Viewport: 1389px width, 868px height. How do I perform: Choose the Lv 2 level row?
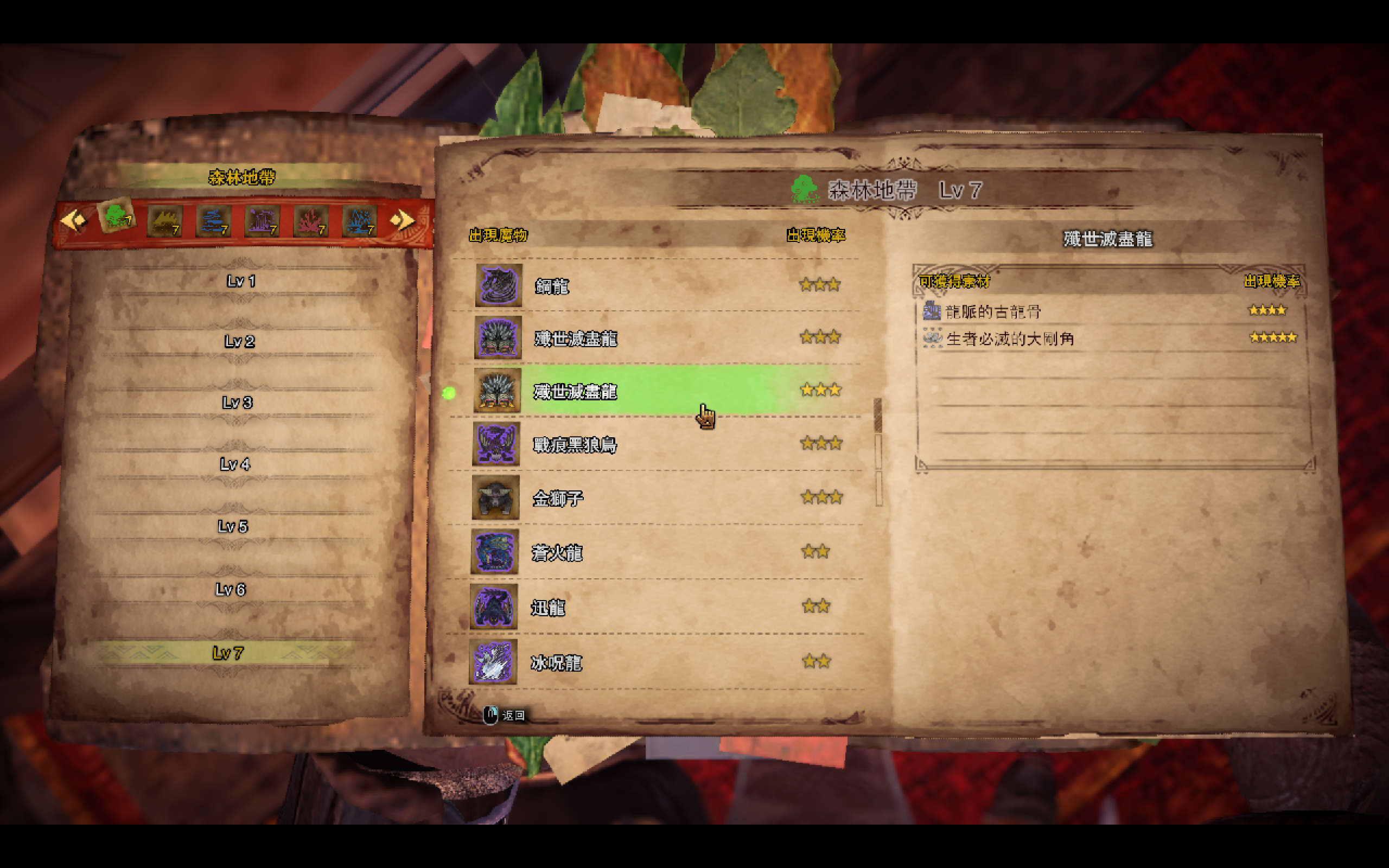(239, 342)
